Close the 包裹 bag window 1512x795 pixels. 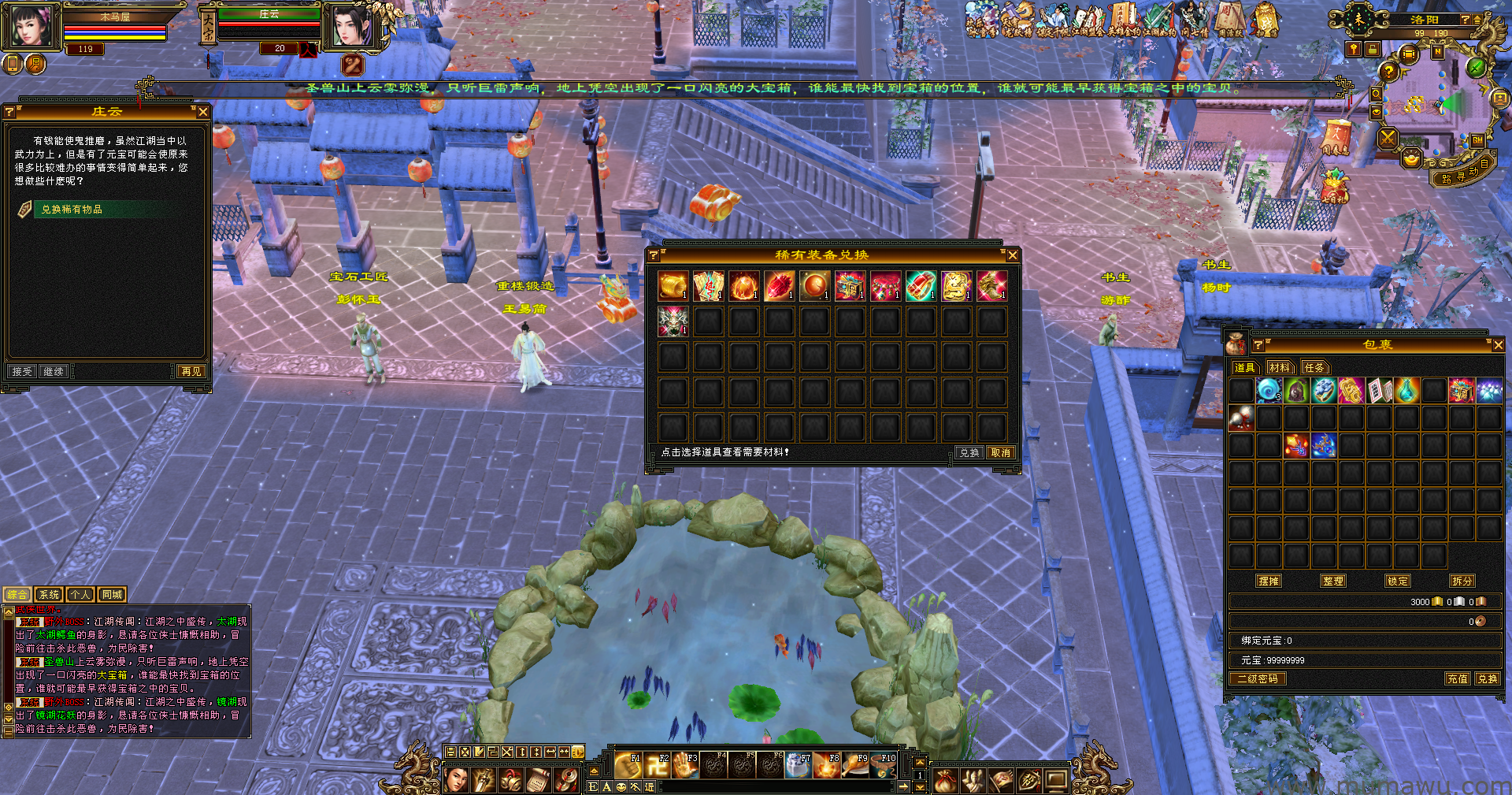(x=1498, y=345)
